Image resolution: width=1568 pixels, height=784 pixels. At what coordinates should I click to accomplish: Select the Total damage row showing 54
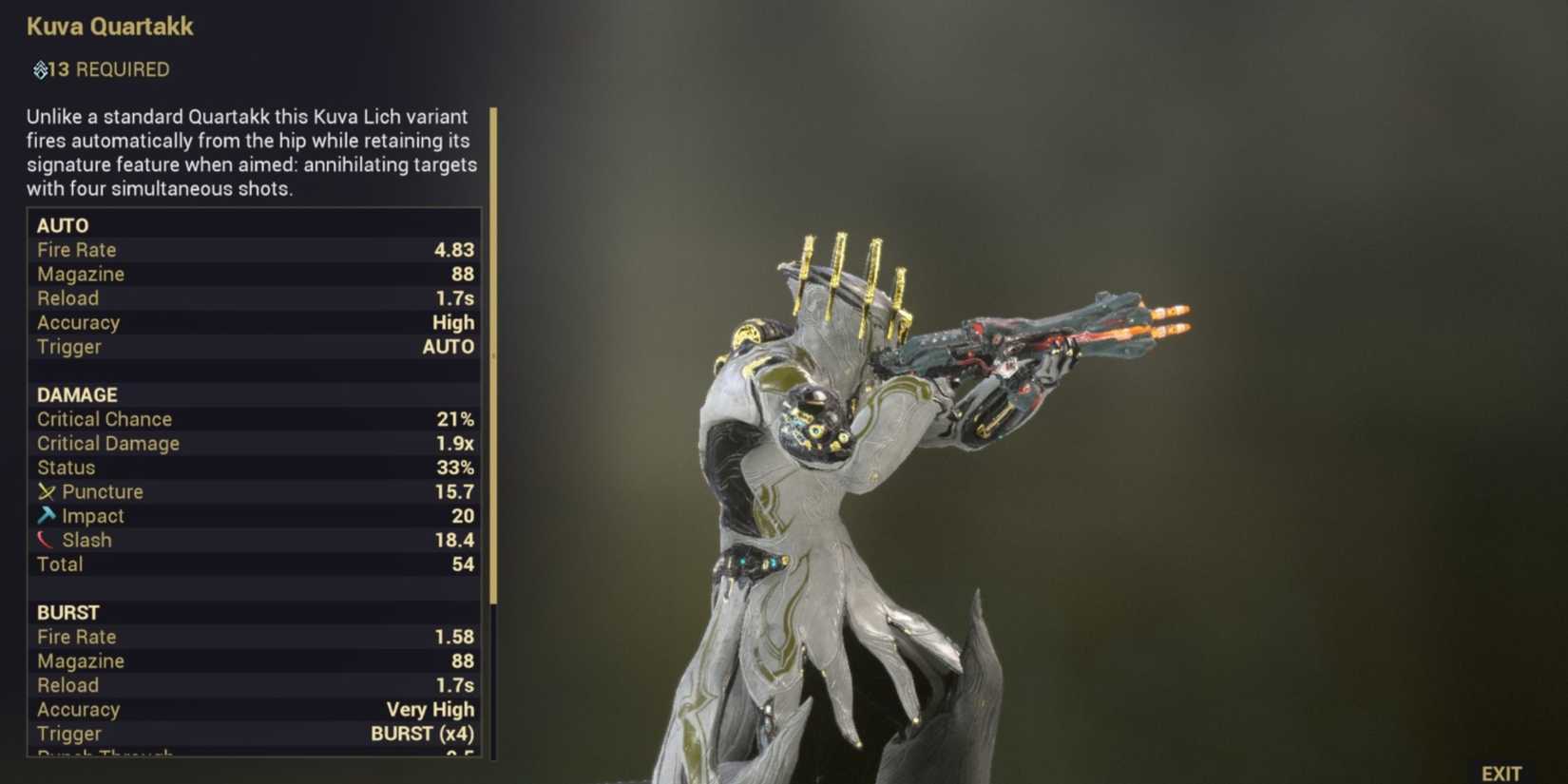(x=252, y=564)
